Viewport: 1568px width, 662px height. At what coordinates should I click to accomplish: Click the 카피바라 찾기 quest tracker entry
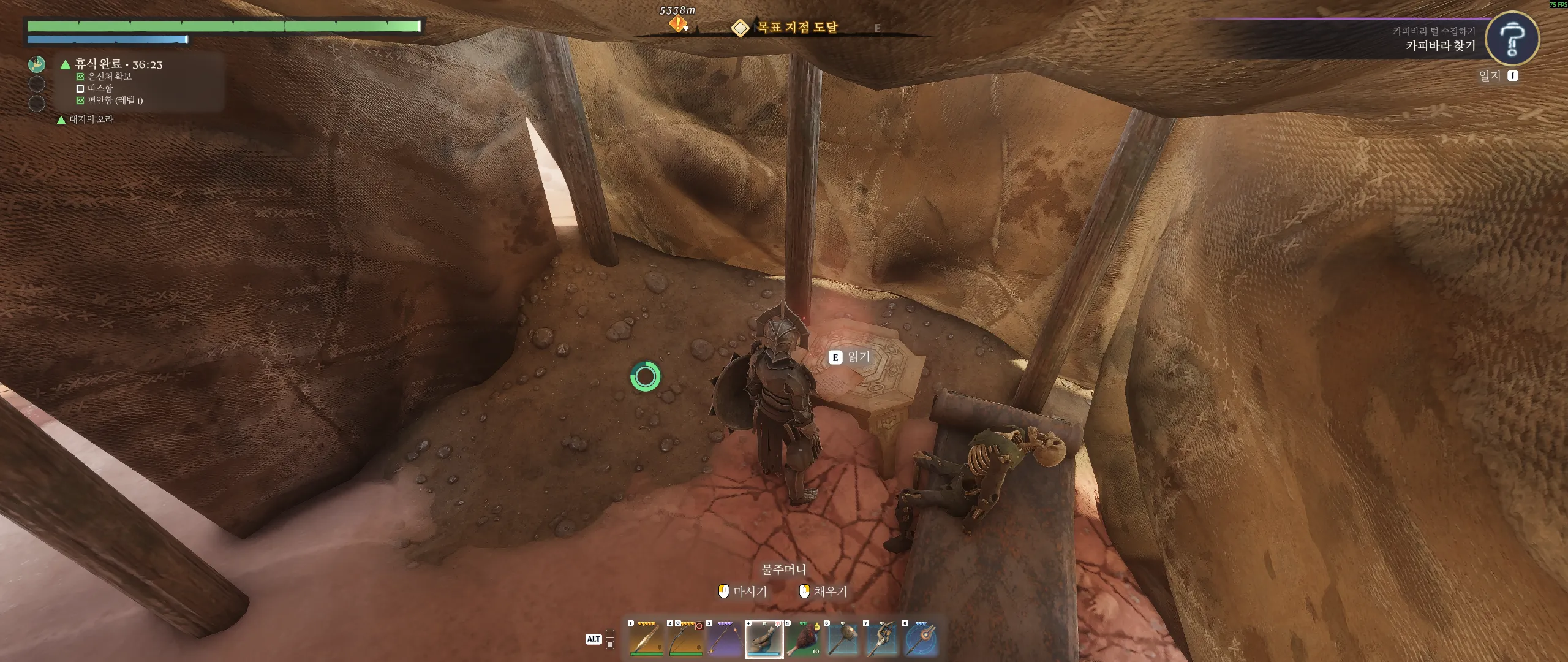pos(1440,45)
